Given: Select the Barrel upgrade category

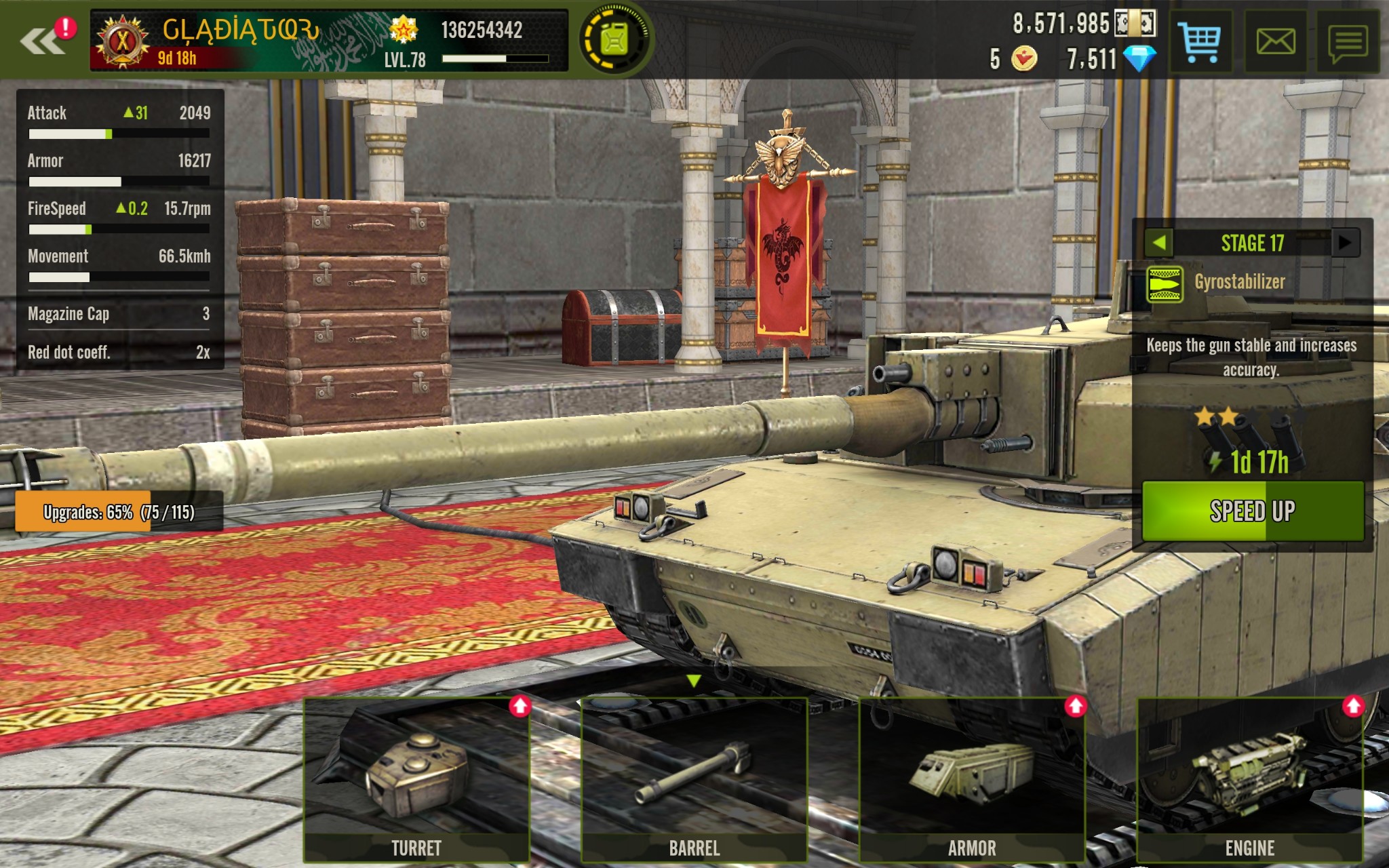Looking at the screenshot, I should 694,780.
